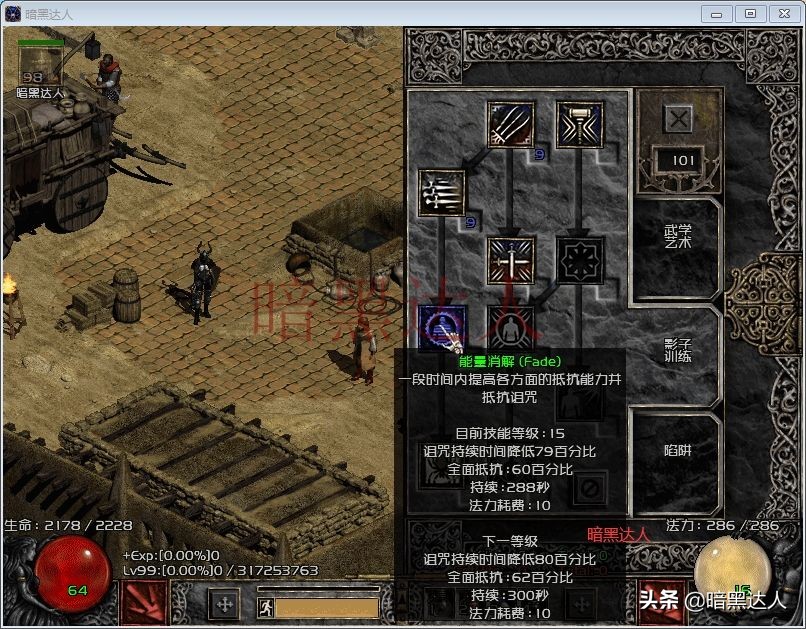Screen dimensions: 806x629
Task: Select the Weapon Block skill icon
Action: coord(511,260)
